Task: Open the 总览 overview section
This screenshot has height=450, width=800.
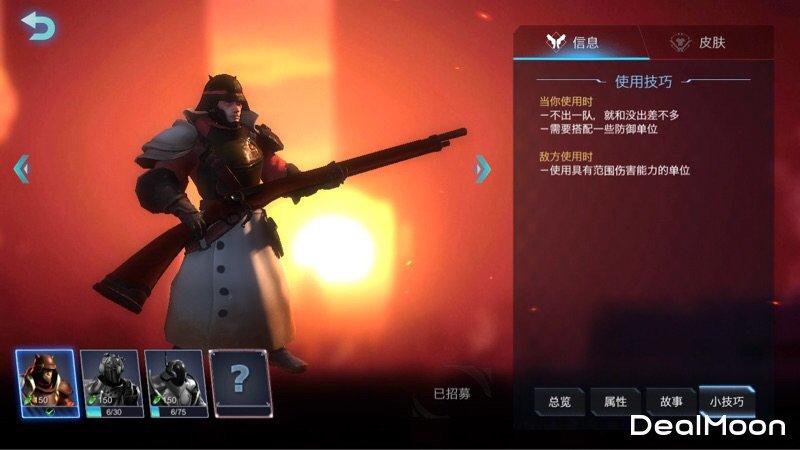Action: 560,401
